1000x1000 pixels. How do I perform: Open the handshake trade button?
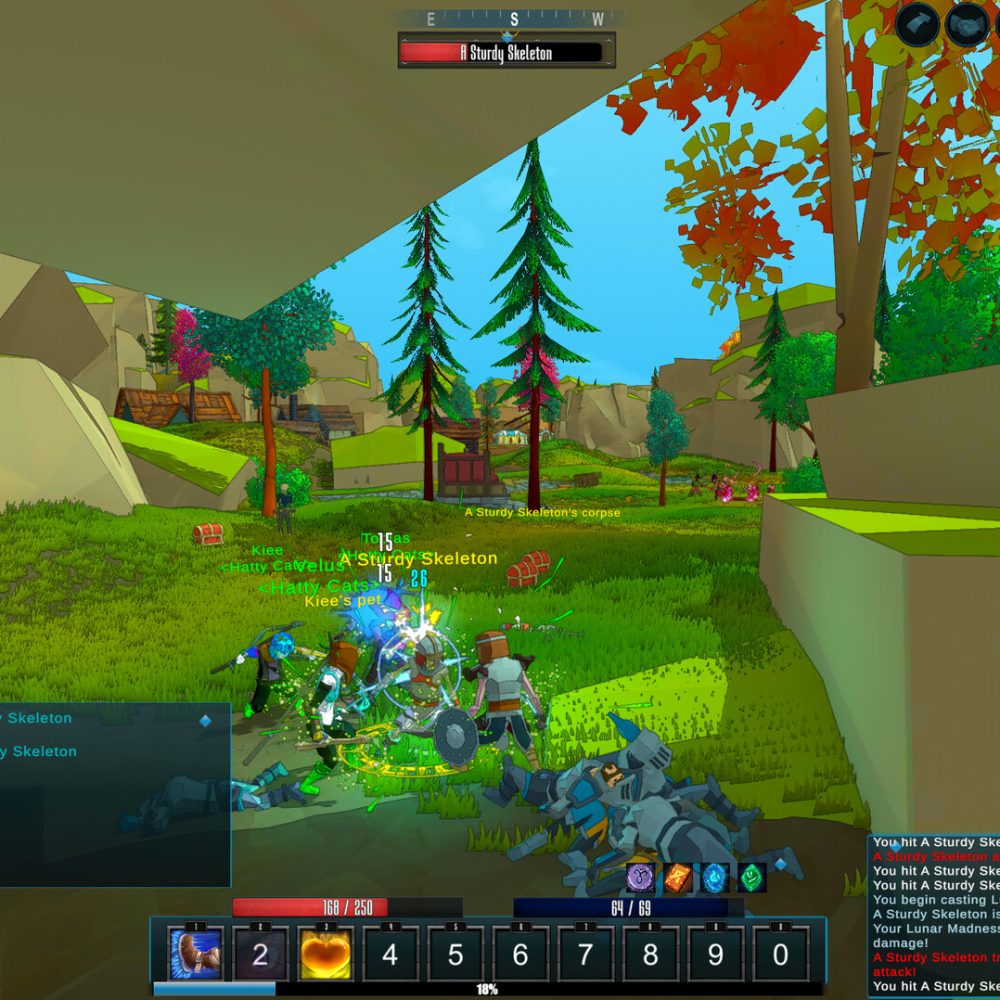966,24
